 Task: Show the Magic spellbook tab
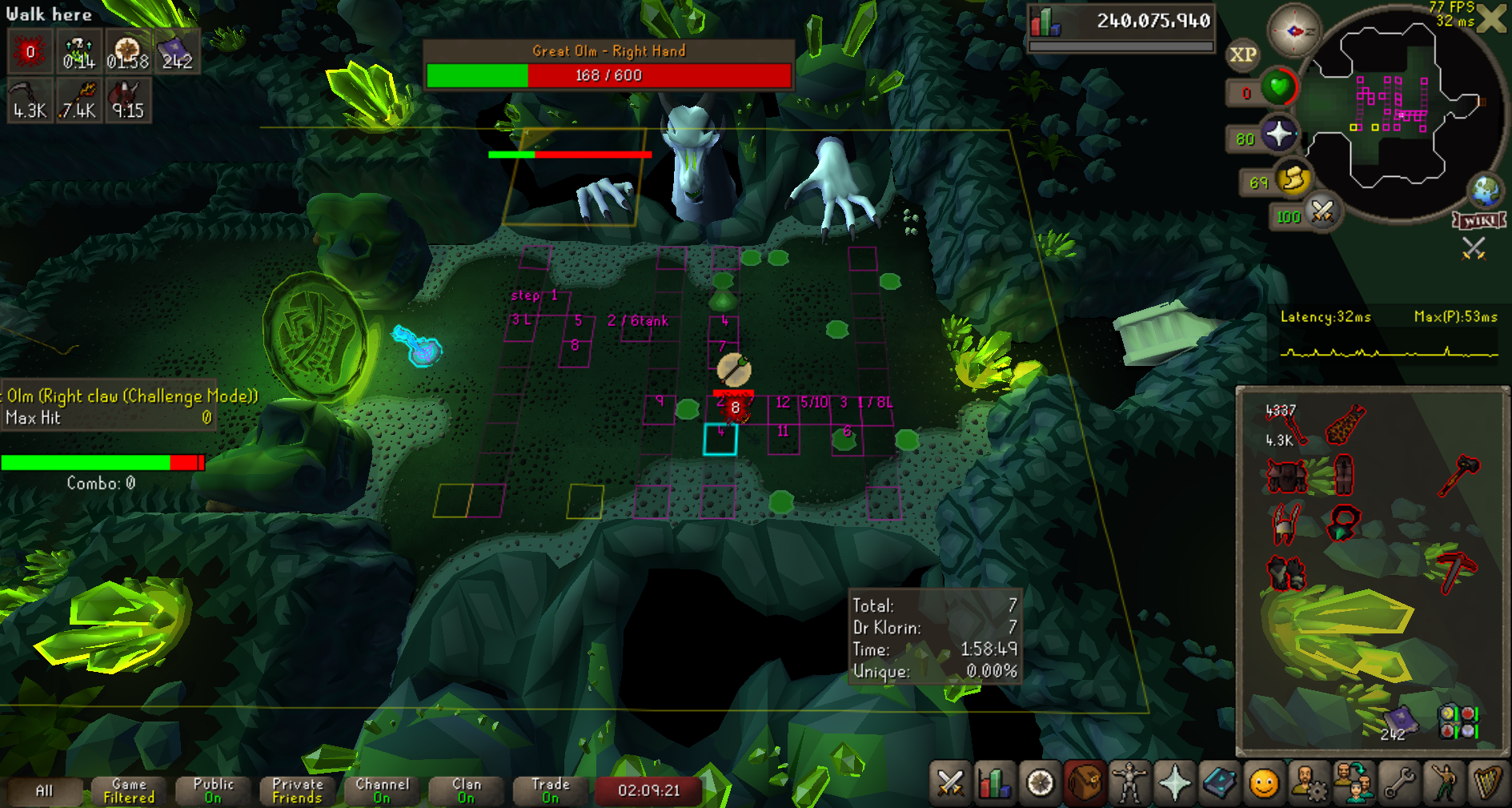[x=1219, y=782]
